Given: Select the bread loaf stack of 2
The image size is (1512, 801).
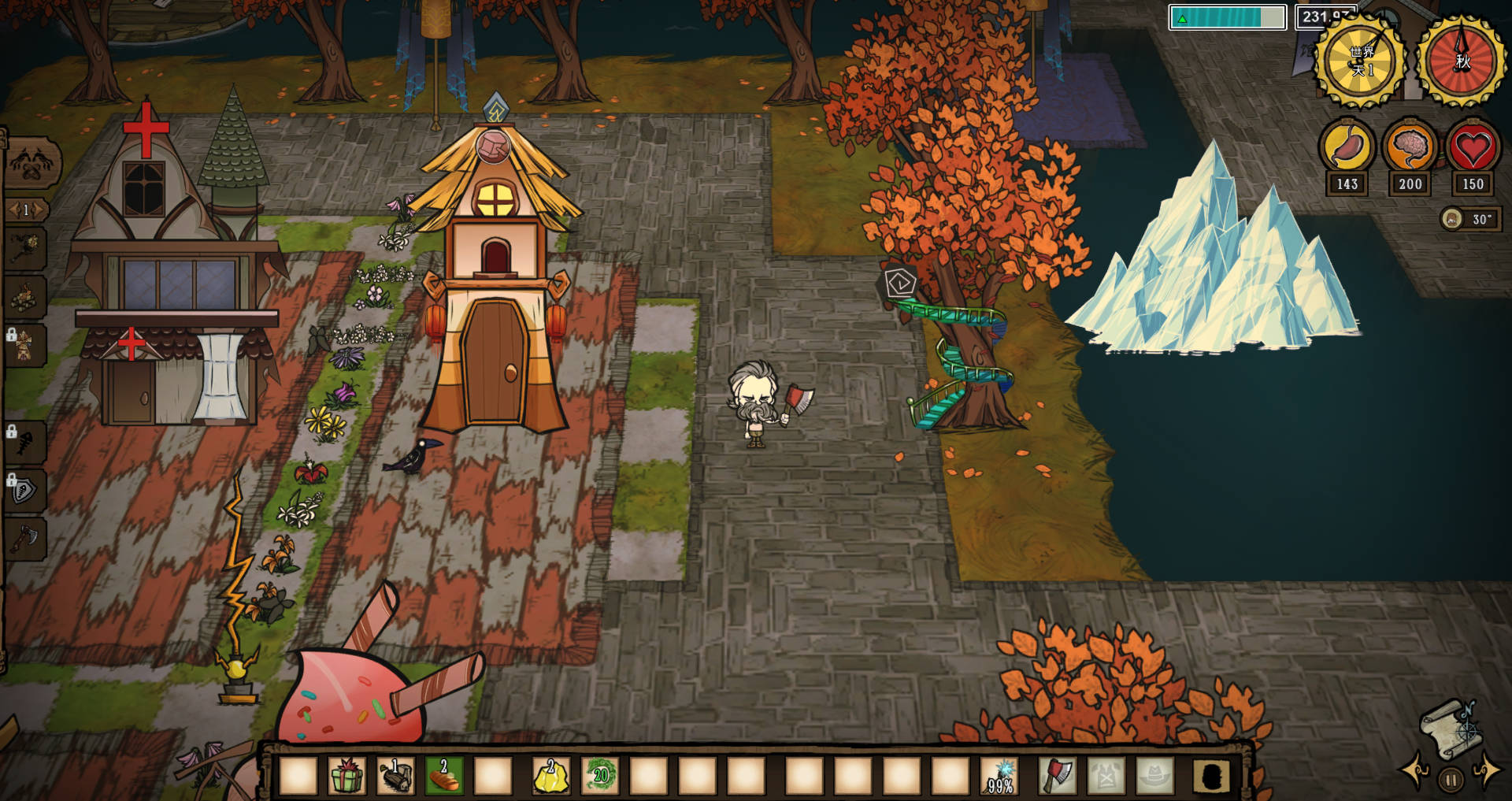Looking at the screenshot, I should (x=444, y=775).
